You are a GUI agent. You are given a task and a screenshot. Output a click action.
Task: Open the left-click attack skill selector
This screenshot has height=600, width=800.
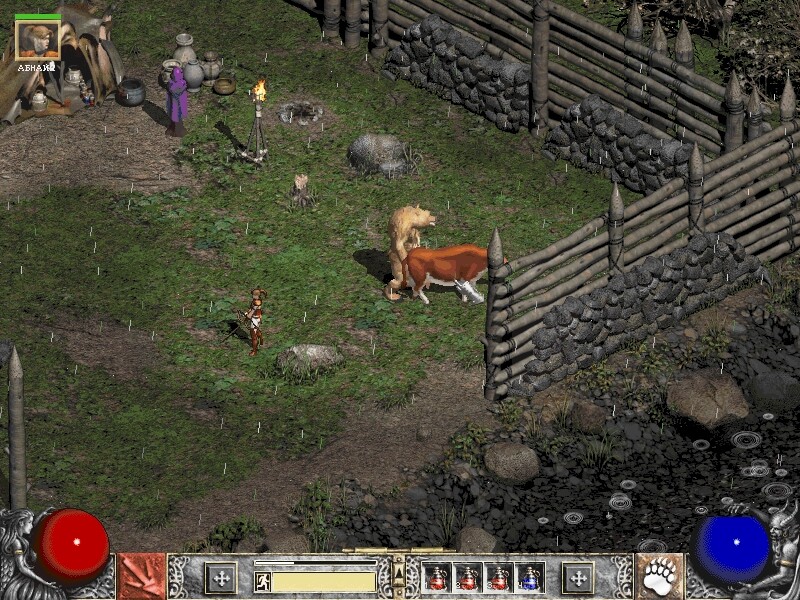tap(141, 577)
